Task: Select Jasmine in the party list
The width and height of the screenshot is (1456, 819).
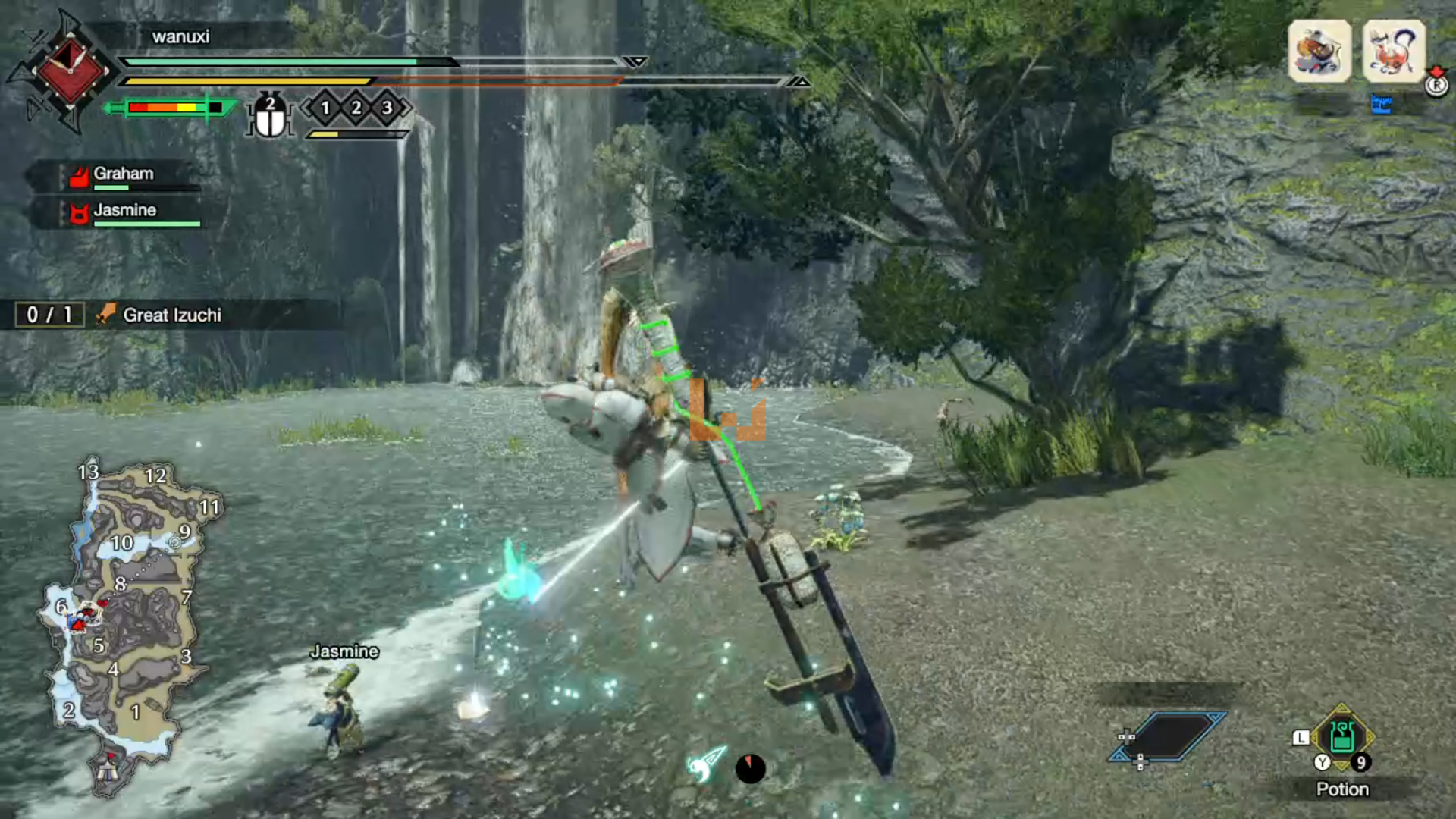Action: tap(124, 211)
